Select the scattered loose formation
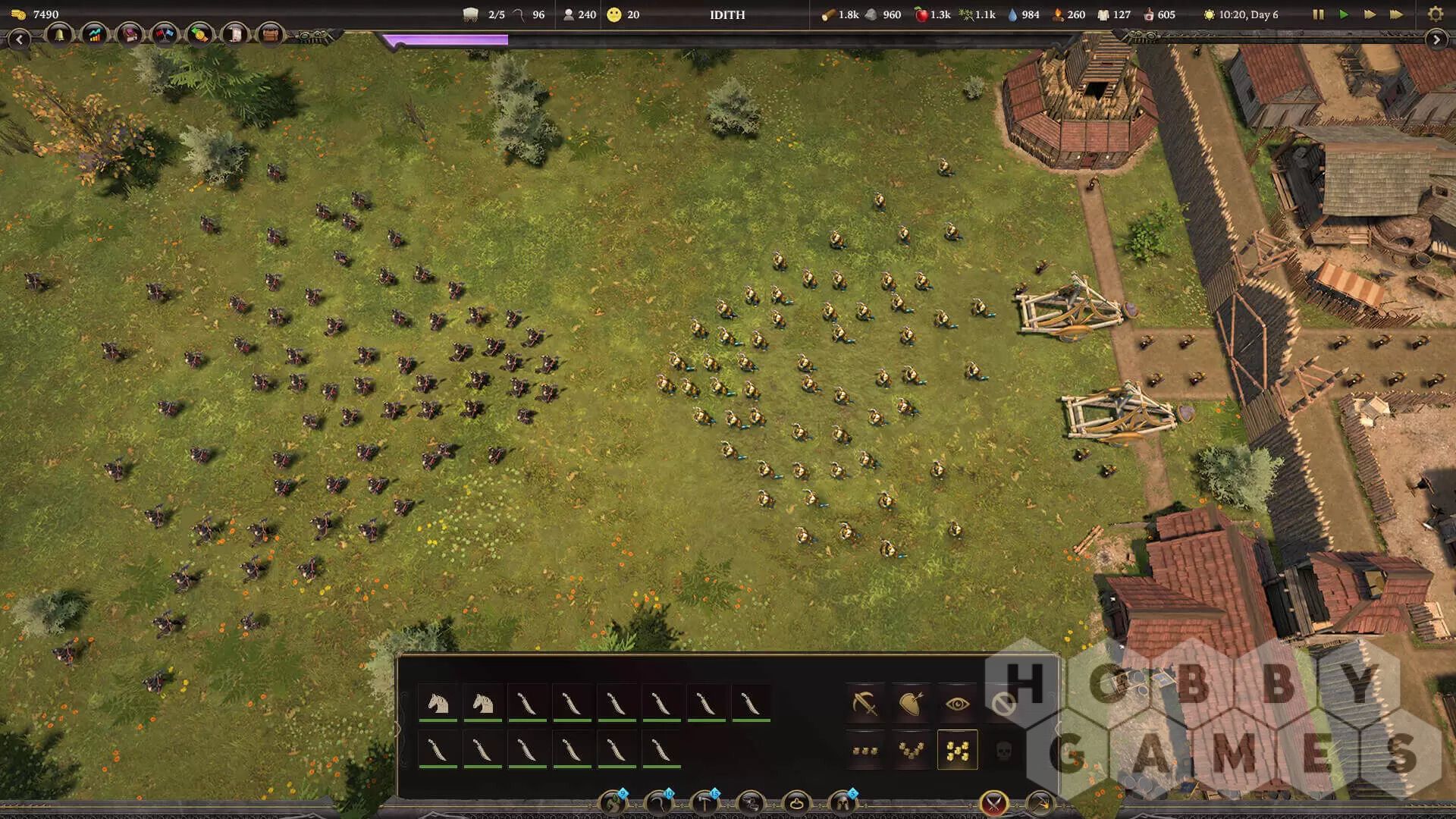The height and width of the screenshot is (819, 1456). pos(957,750)
